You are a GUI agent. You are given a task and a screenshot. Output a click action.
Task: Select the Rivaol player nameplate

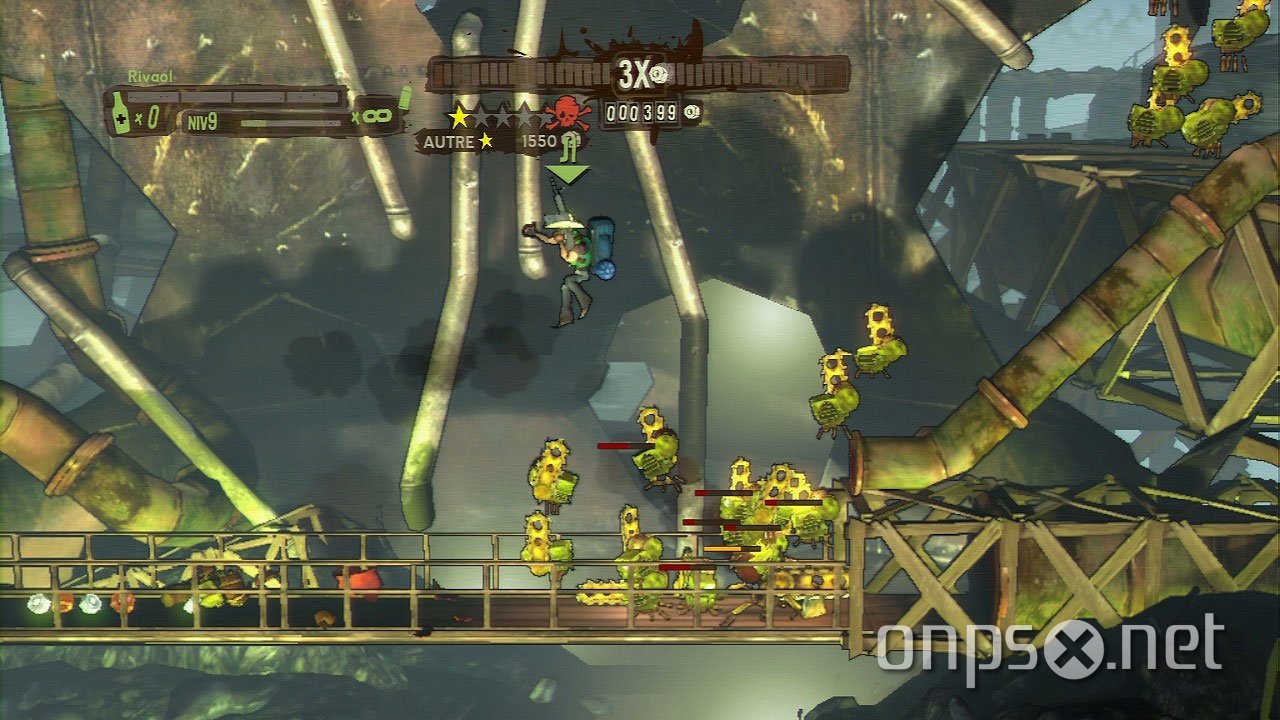click(x=152, y=74)
